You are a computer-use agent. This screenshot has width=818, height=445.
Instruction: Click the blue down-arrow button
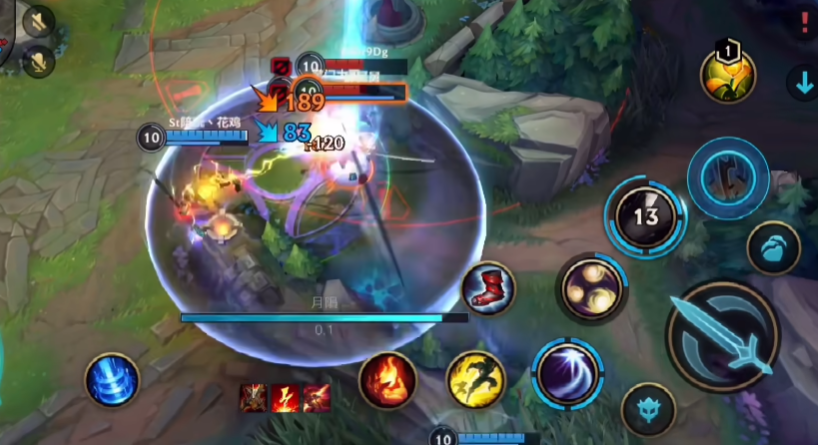[802, 83]
